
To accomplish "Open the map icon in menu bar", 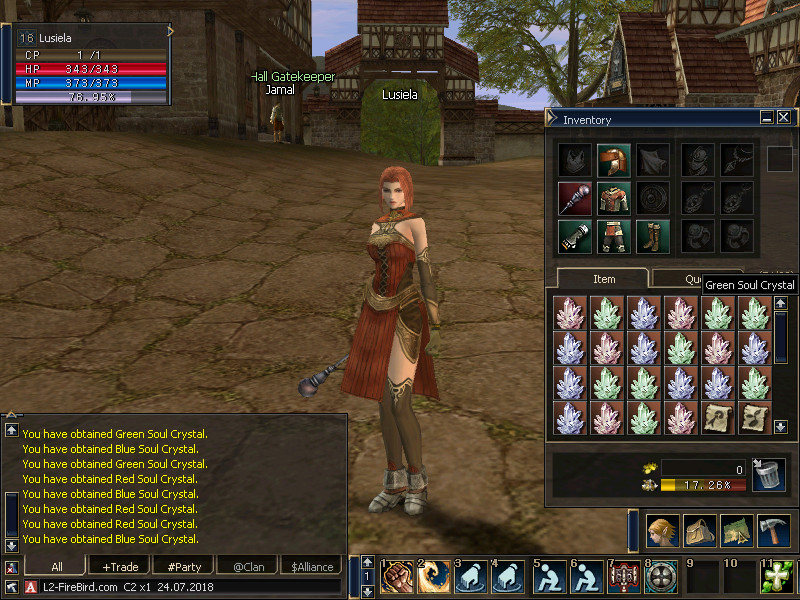I will [736, 530].
